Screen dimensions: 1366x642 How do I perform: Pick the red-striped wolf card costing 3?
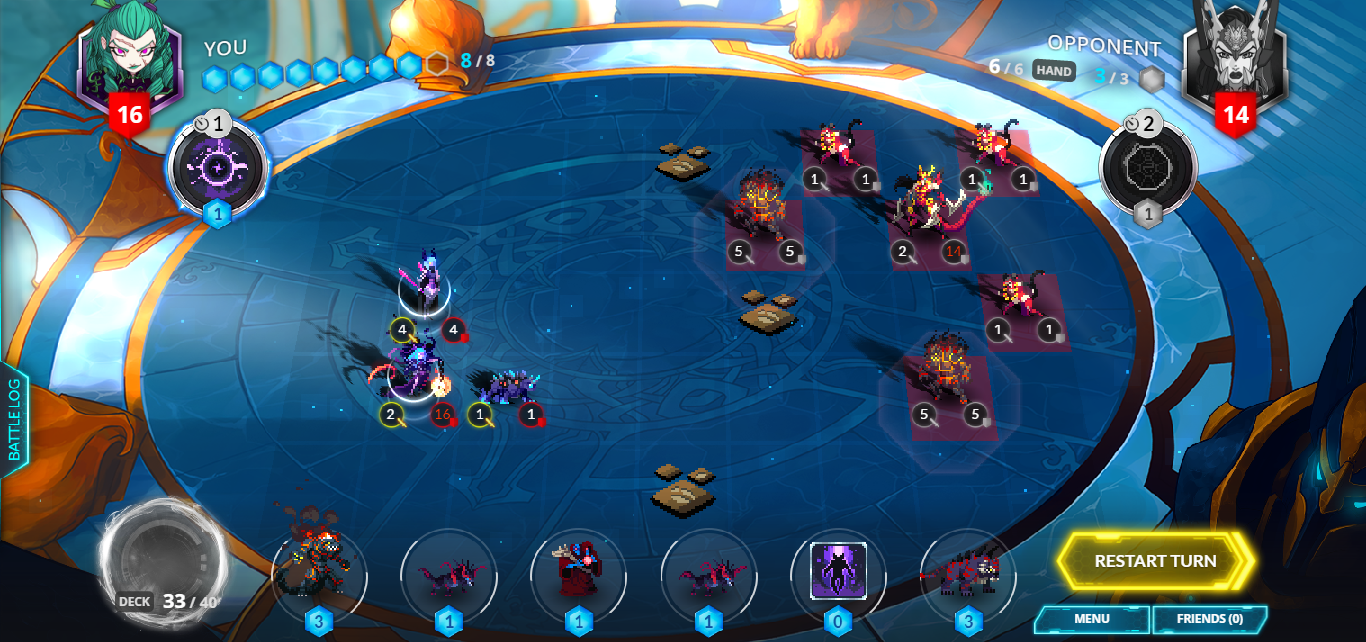(x=967, y=575)
